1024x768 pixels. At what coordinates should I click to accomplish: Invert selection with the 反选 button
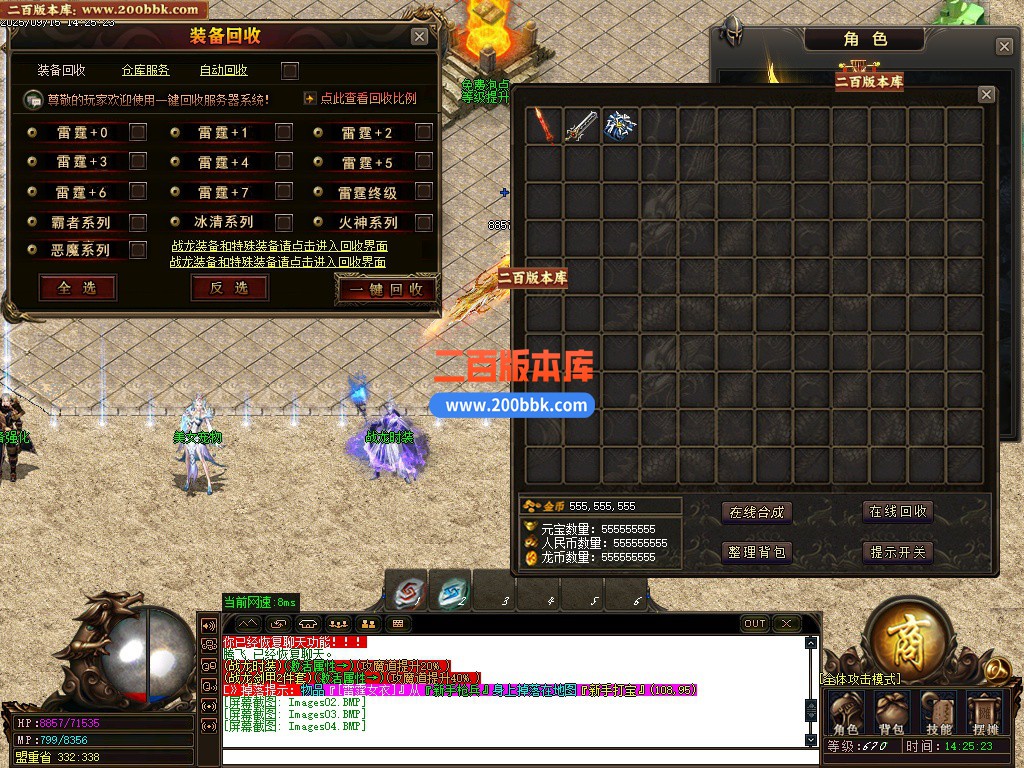[x=229, y=288]
